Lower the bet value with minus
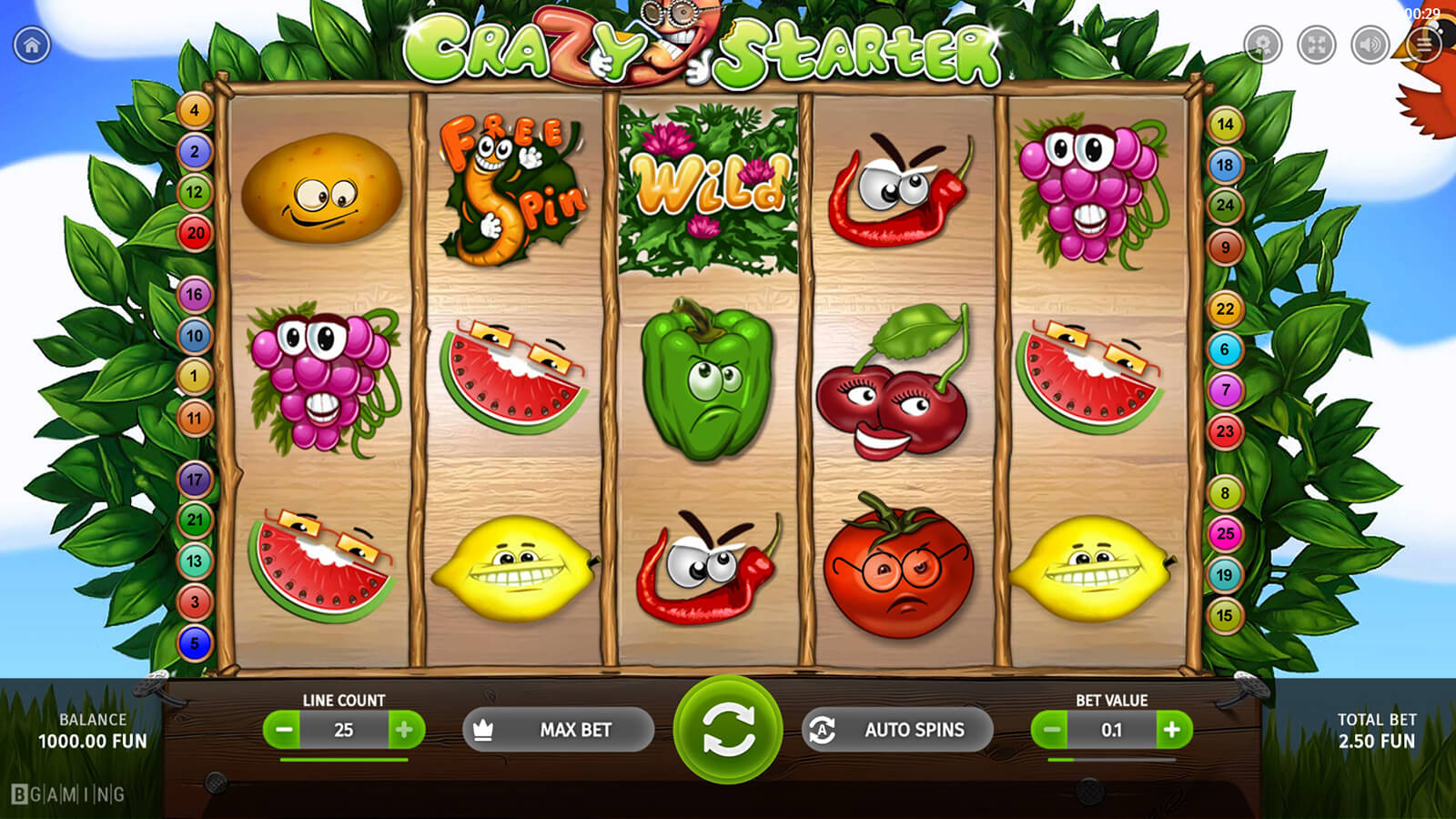 coord(1051,730)
